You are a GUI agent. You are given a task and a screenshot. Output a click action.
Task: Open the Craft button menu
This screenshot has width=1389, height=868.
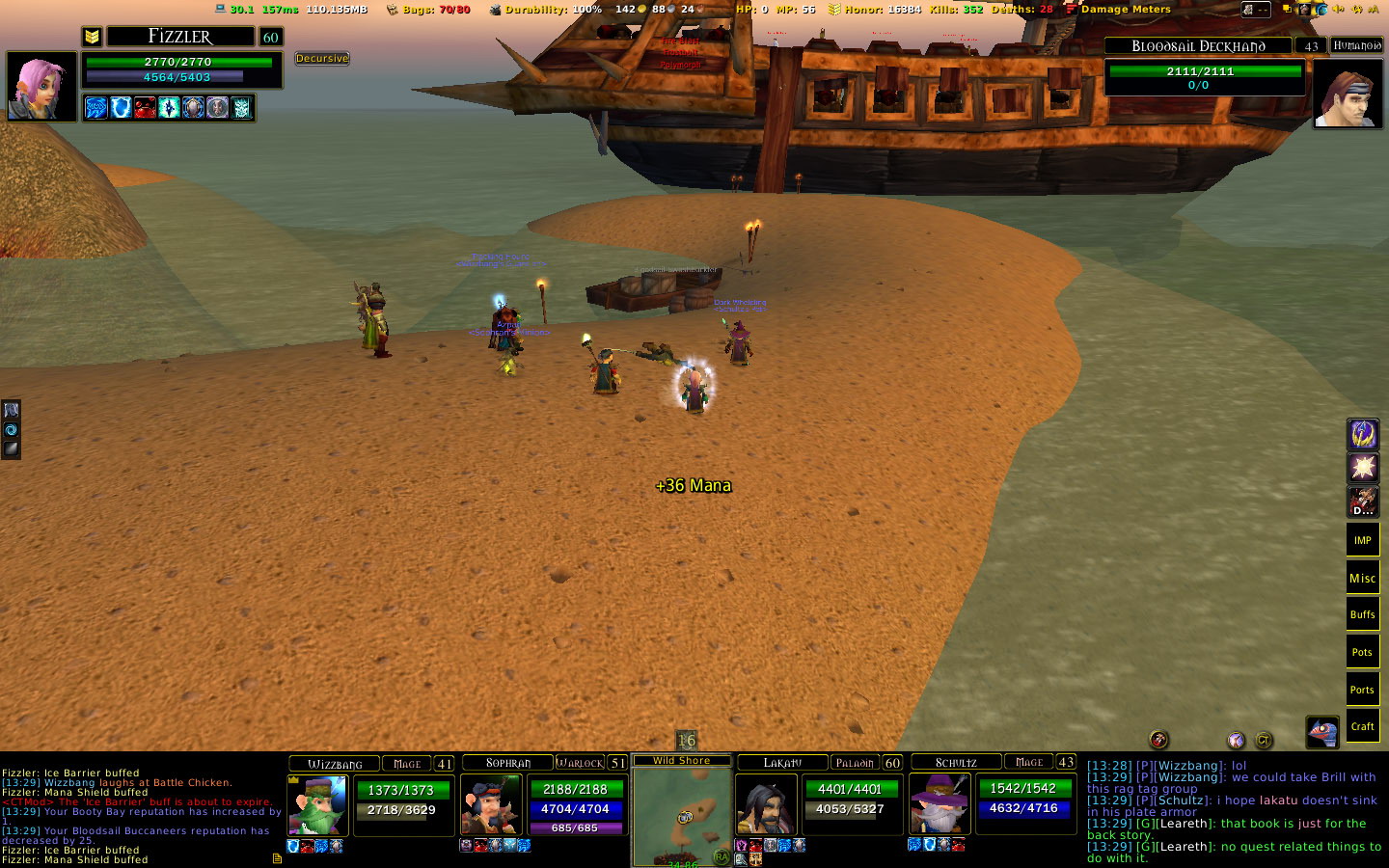pos(1362,726)
